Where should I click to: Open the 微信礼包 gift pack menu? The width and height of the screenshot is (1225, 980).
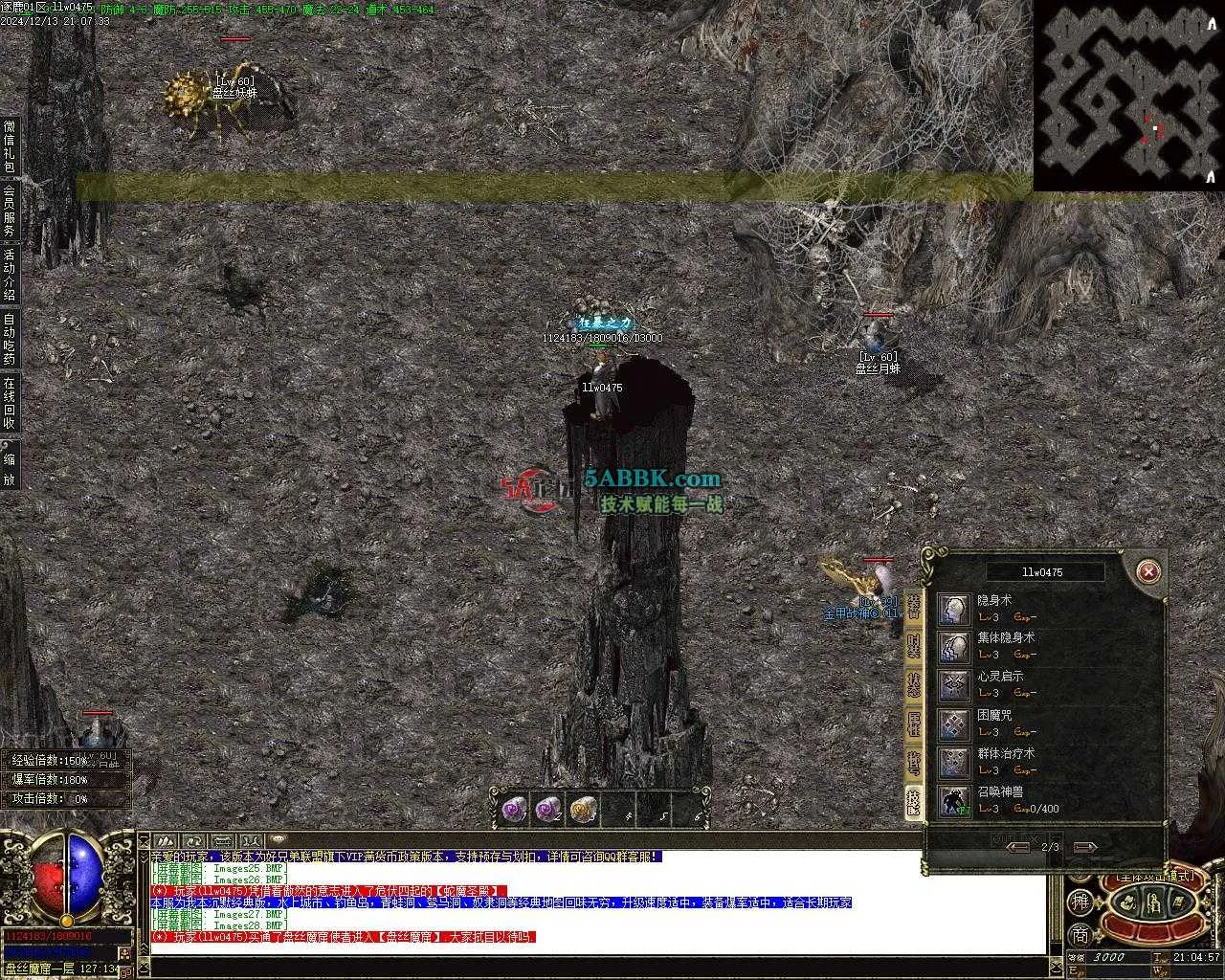[10, 145]
